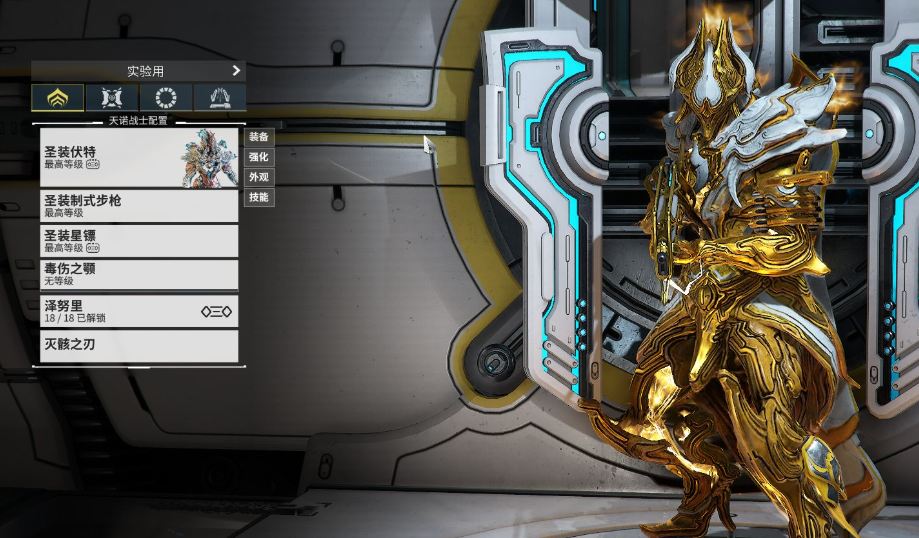
Task: Choose the 圣装星镖 secondary weapon slot
Action: click(139, 241)
